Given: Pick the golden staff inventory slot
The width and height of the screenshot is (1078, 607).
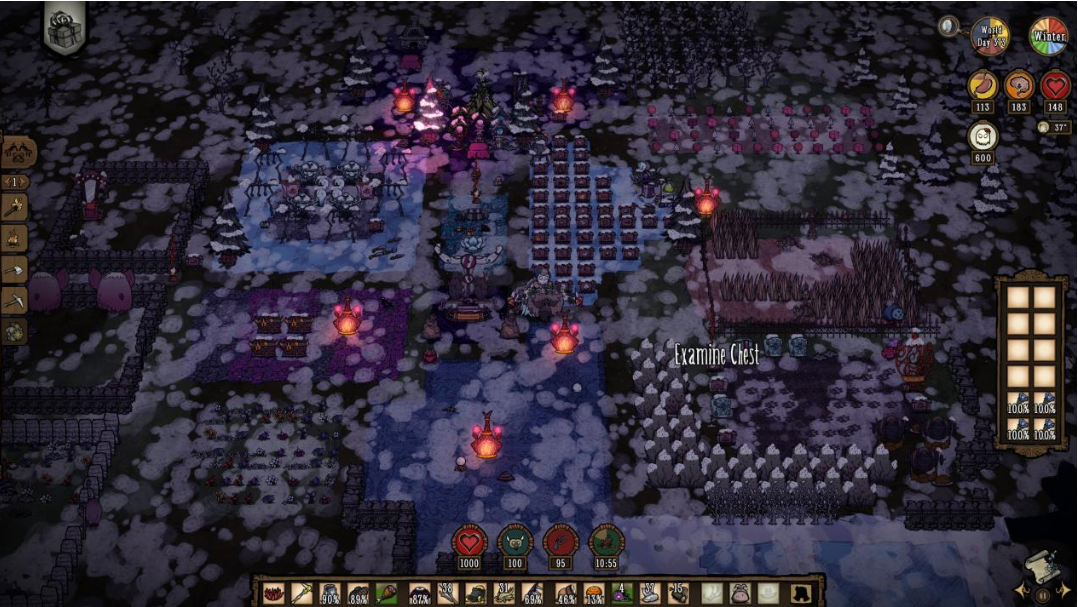Looking at the screenshot, I should pyautogui.click(x=301, y=593).
